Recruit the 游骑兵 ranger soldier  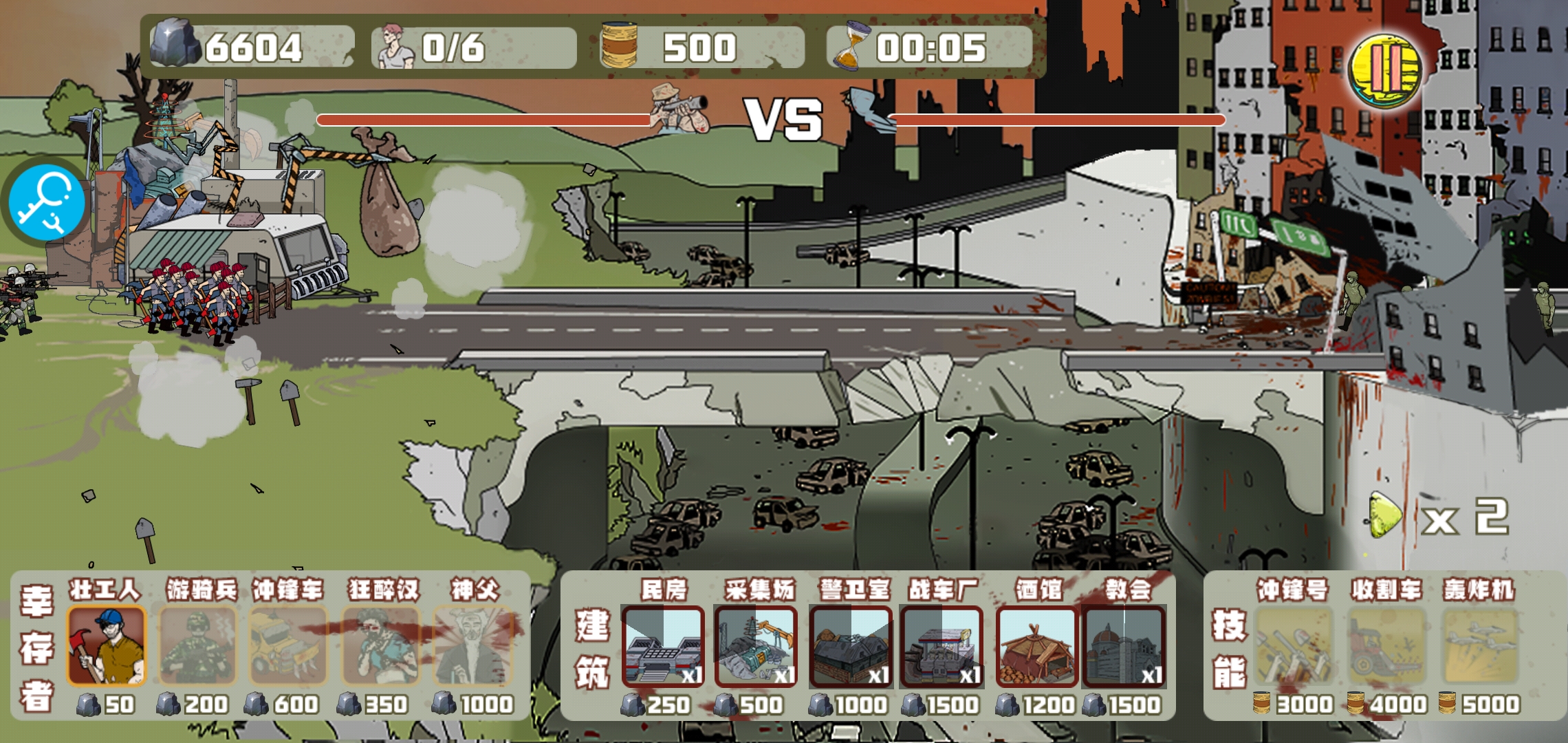(x=198, y=647)
